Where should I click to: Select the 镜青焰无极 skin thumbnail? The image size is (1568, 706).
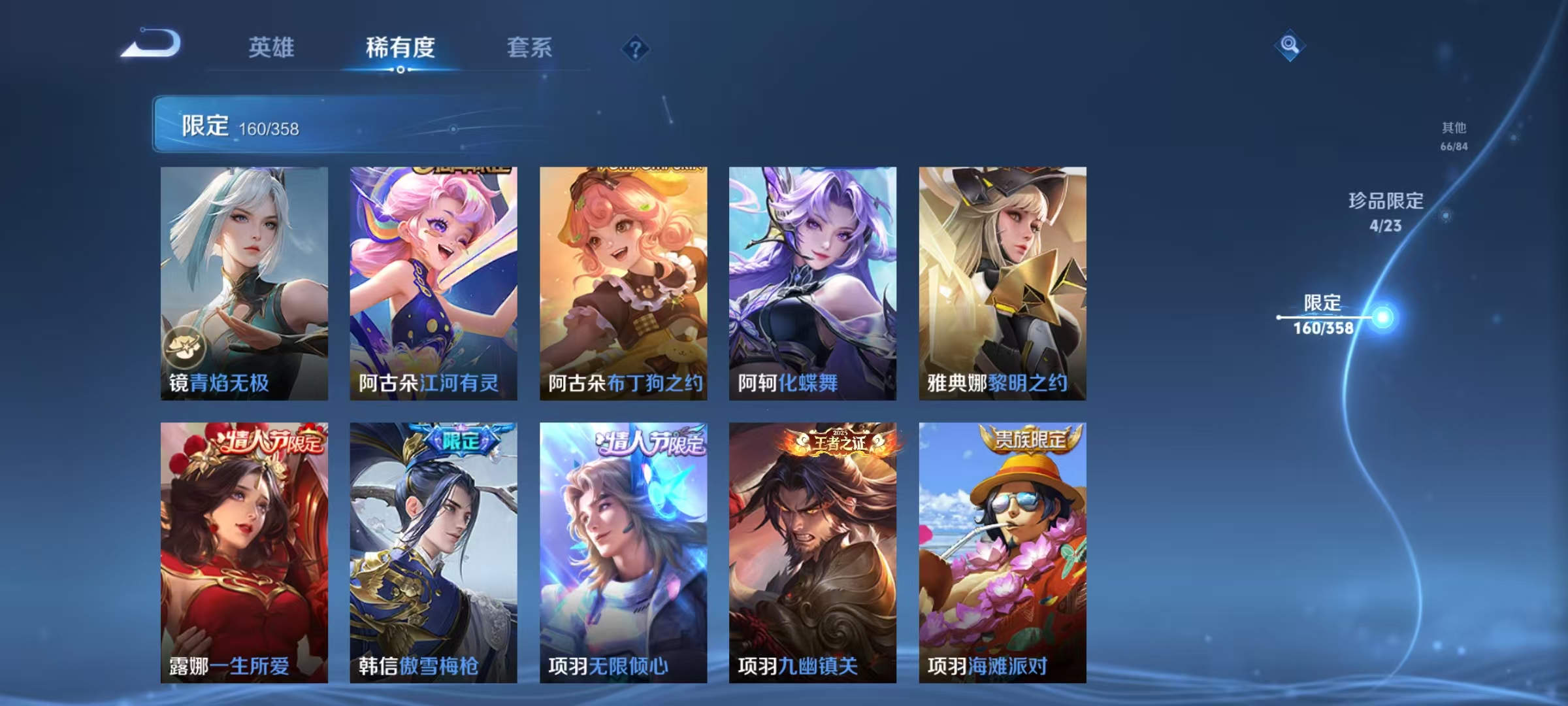[244, 275]
